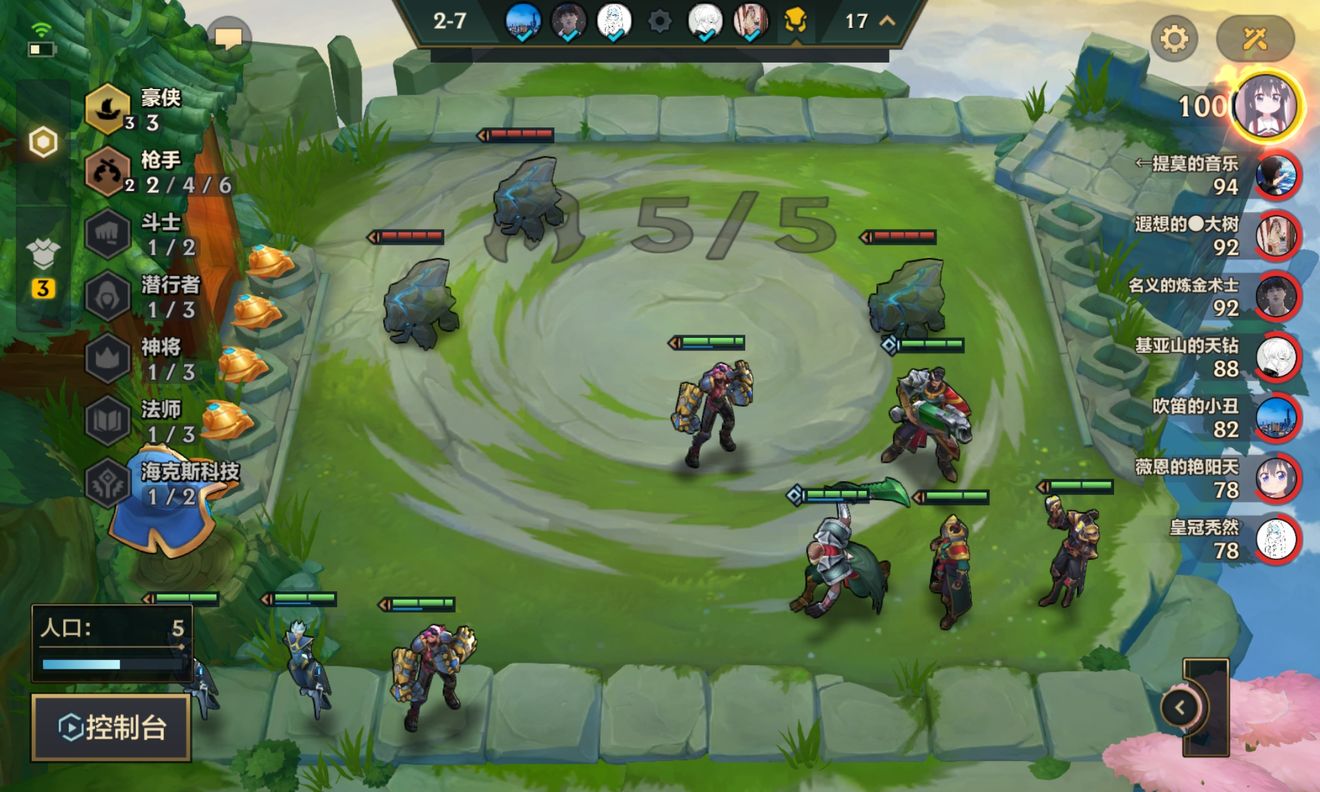View player 提莫的音乐 board
Viewport: 1320px width, 792px height.
click(1276, 175)
